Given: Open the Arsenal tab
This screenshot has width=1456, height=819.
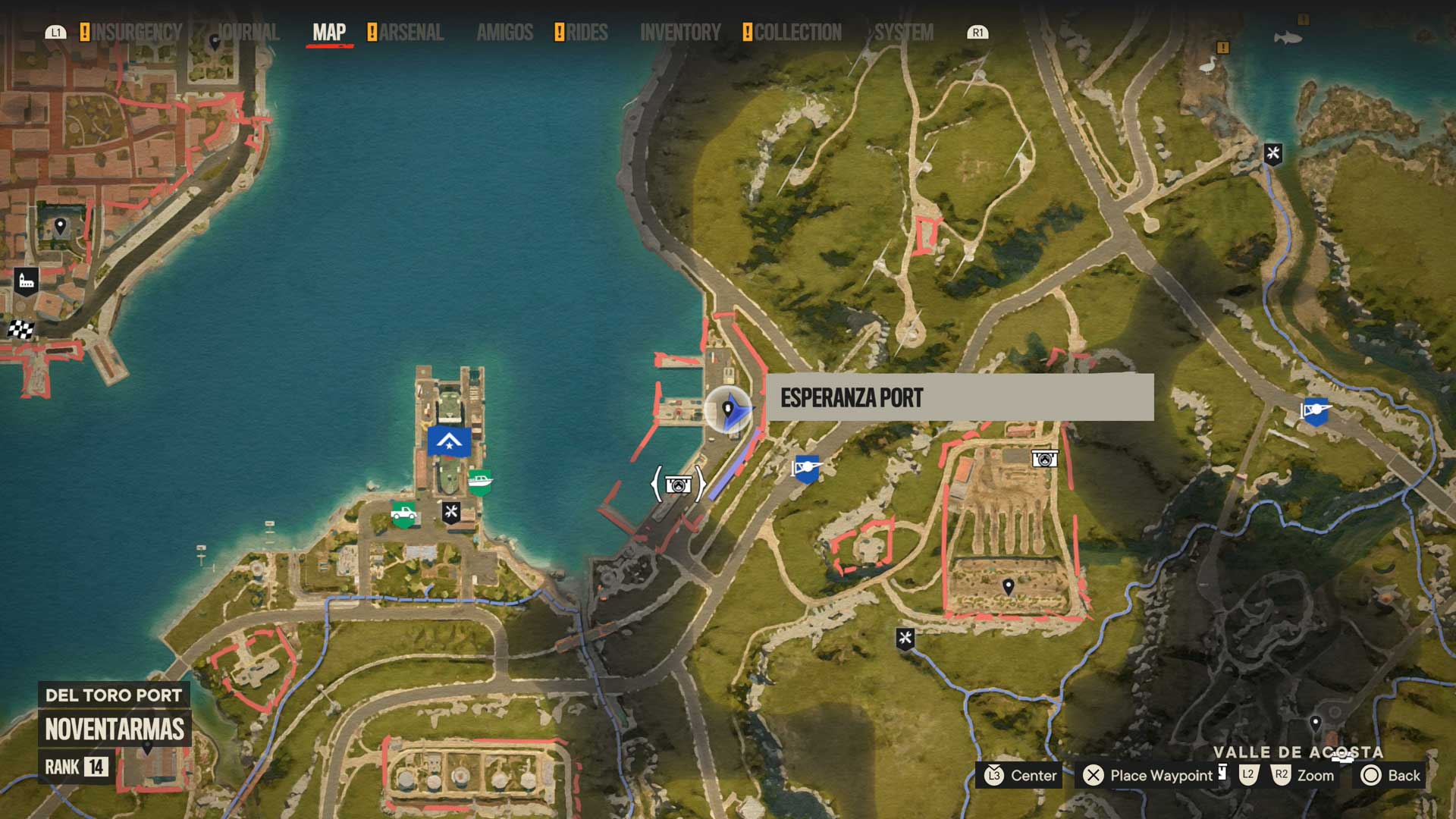Looking at the screenshot, I should (411, 33).
